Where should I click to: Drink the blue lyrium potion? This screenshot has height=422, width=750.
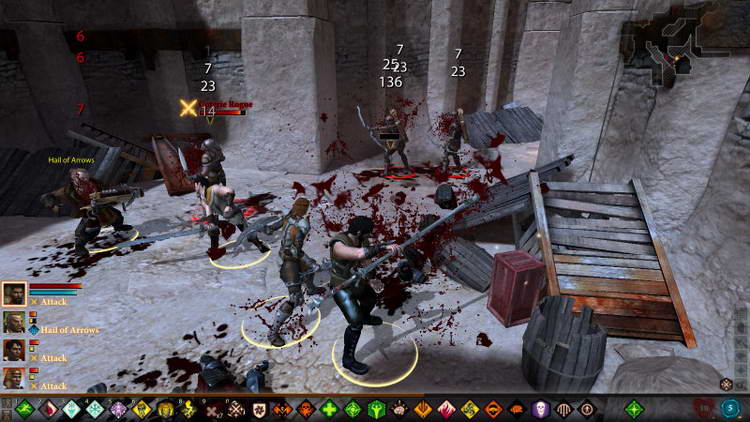(x=731, y=408)
